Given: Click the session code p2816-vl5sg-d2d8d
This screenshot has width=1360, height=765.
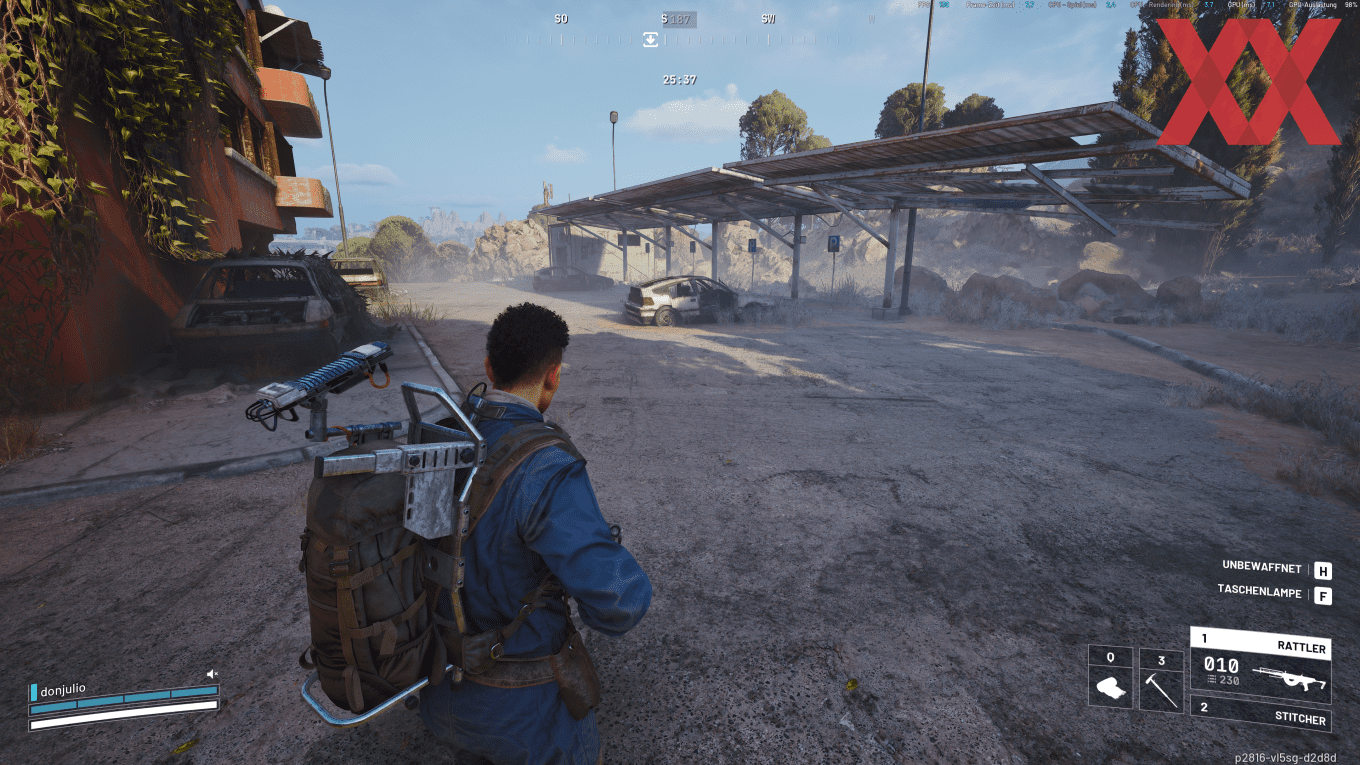Looking at the screenshot, I should (x=1286, y=756).
